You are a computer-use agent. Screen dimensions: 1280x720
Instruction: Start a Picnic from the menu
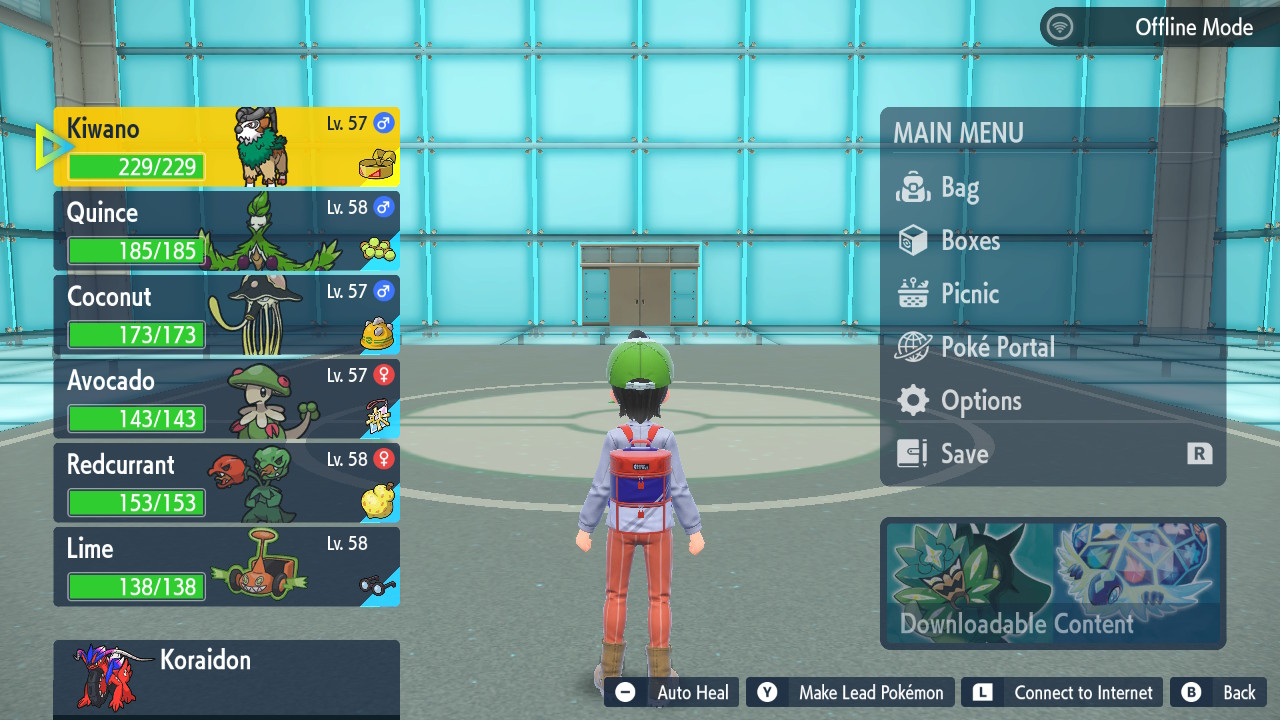coord(969,294)
